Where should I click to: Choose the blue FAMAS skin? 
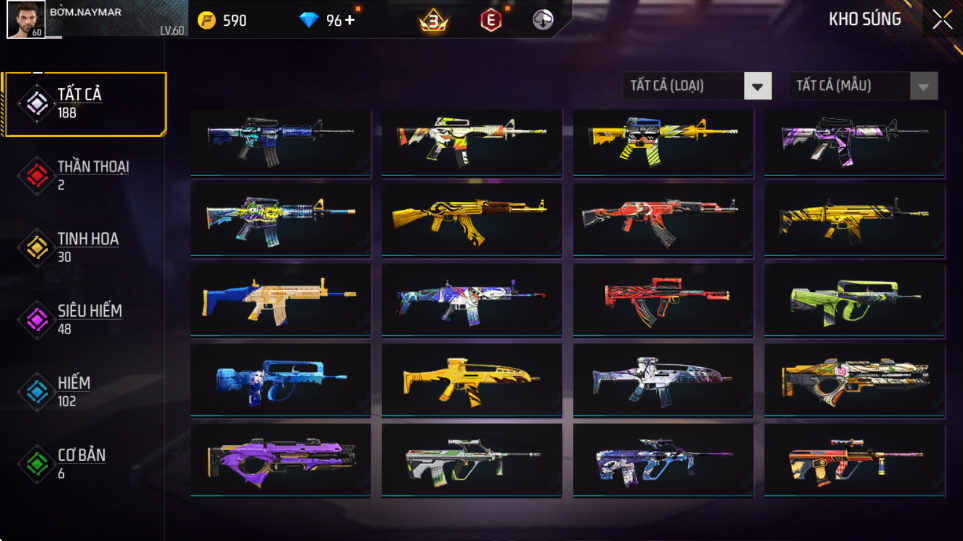point(279,378)
